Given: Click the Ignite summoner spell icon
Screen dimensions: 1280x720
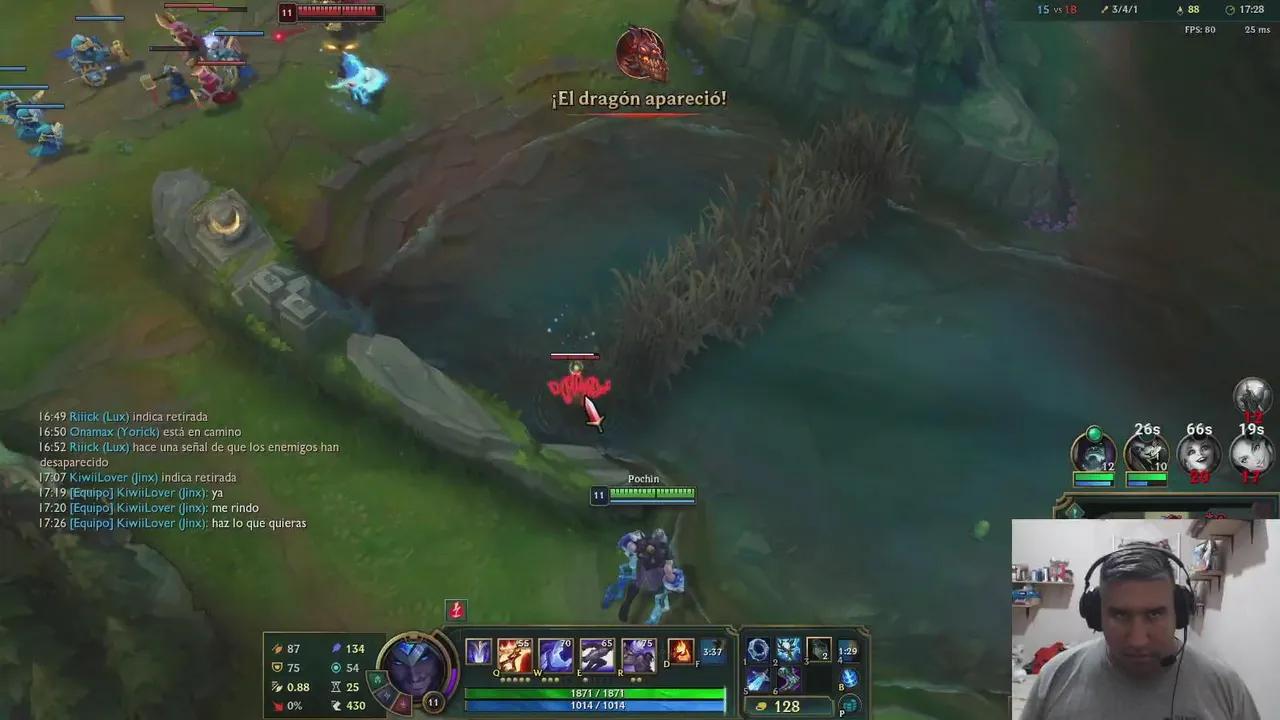Looking at the screenshot, I should coord(681,653).
